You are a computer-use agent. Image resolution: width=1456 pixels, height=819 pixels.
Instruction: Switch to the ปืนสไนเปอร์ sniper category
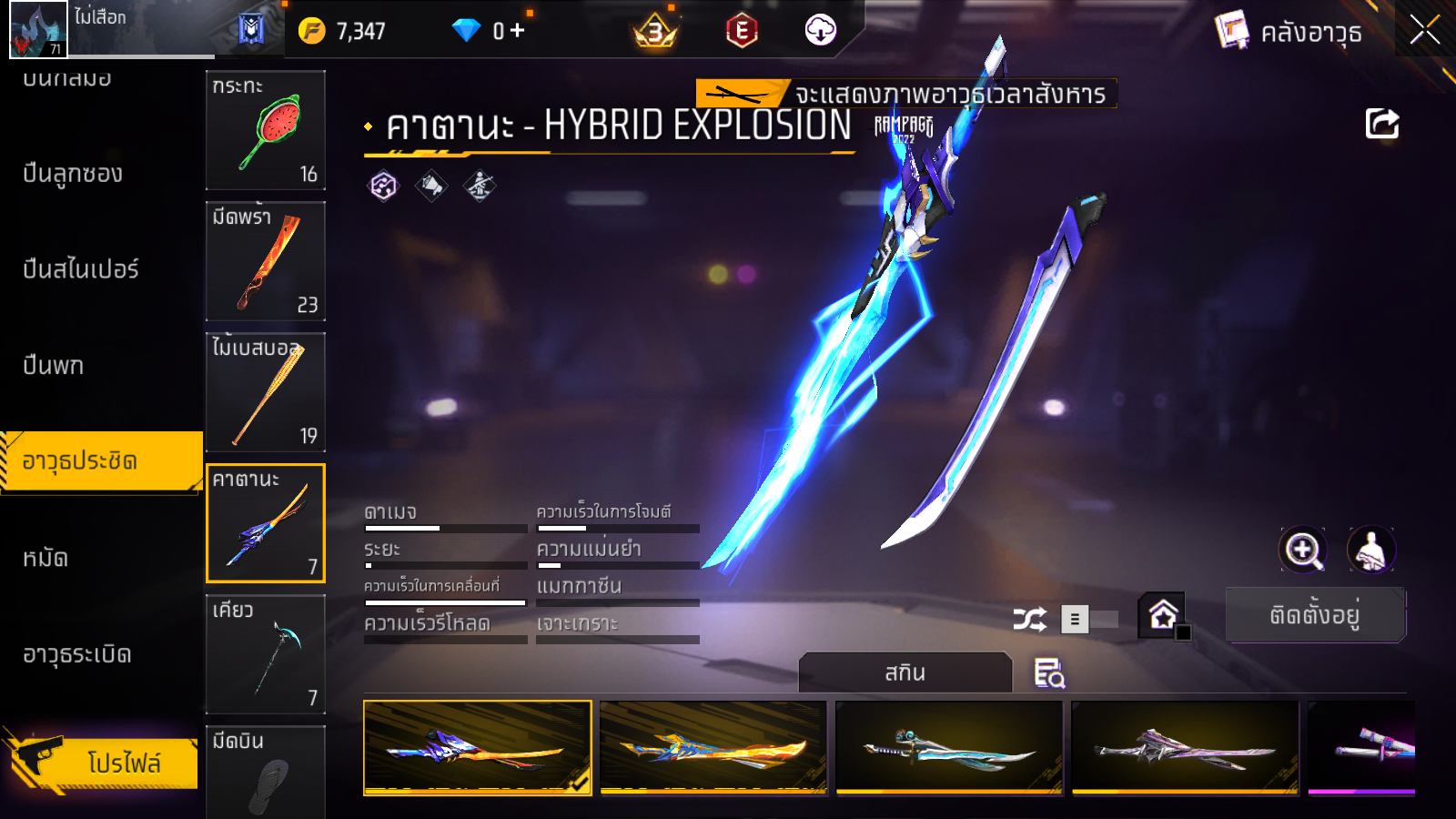tap(81, 269)
